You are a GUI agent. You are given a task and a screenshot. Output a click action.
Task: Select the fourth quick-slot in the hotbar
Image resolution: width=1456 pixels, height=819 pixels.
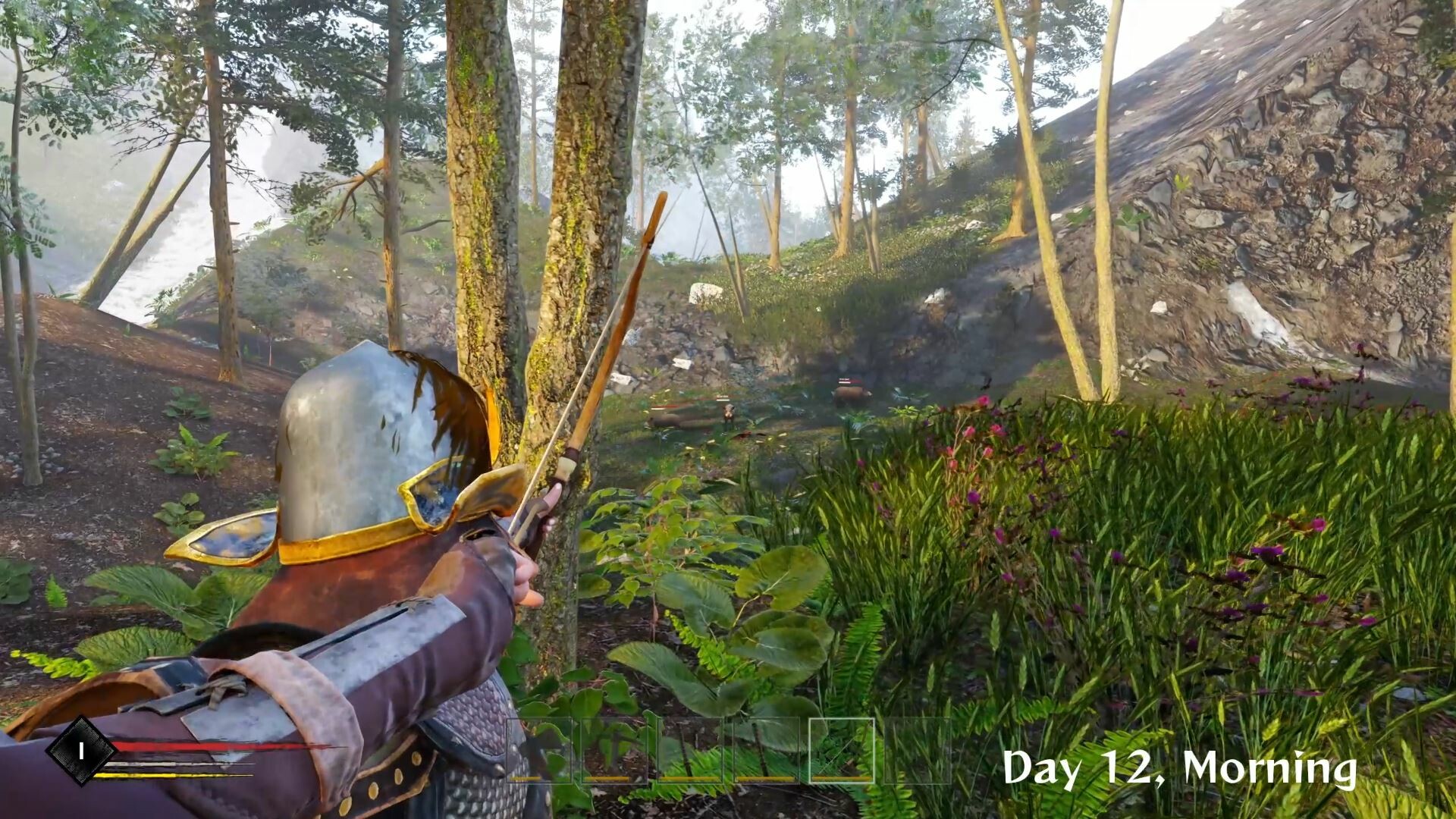[766, 751]
